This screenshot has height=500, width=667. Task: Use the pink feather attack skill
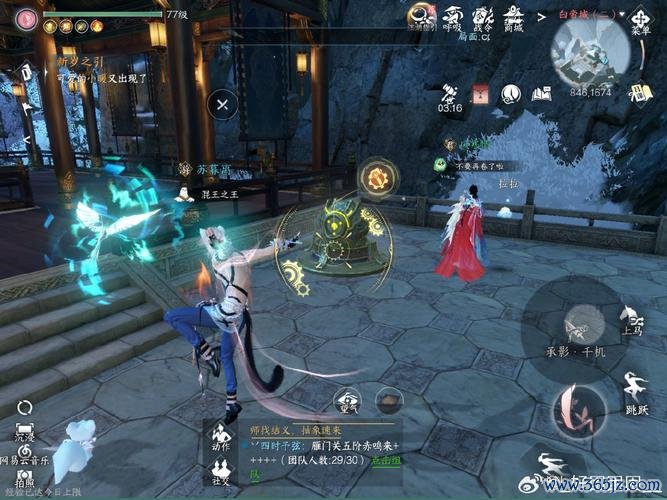click(x=578, y=409)
